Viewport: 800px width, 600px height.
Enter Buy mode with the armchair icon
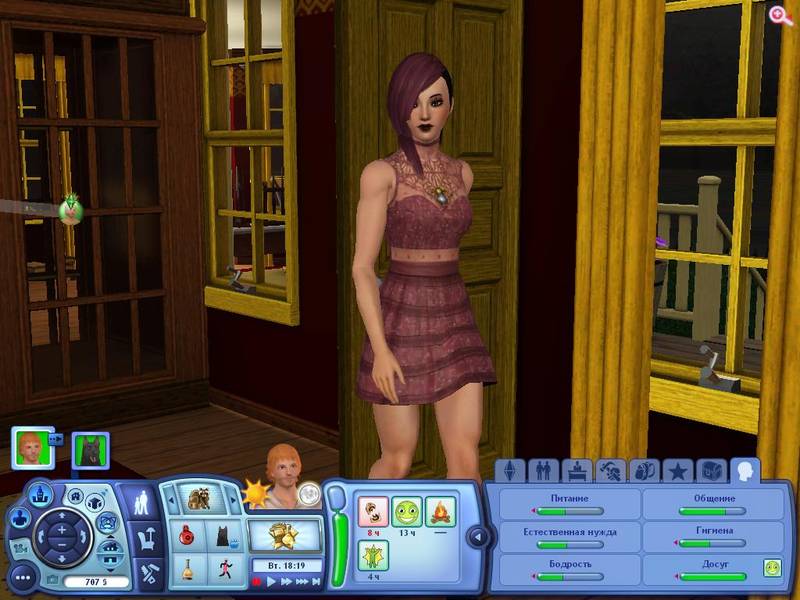[x=146, y=538]
